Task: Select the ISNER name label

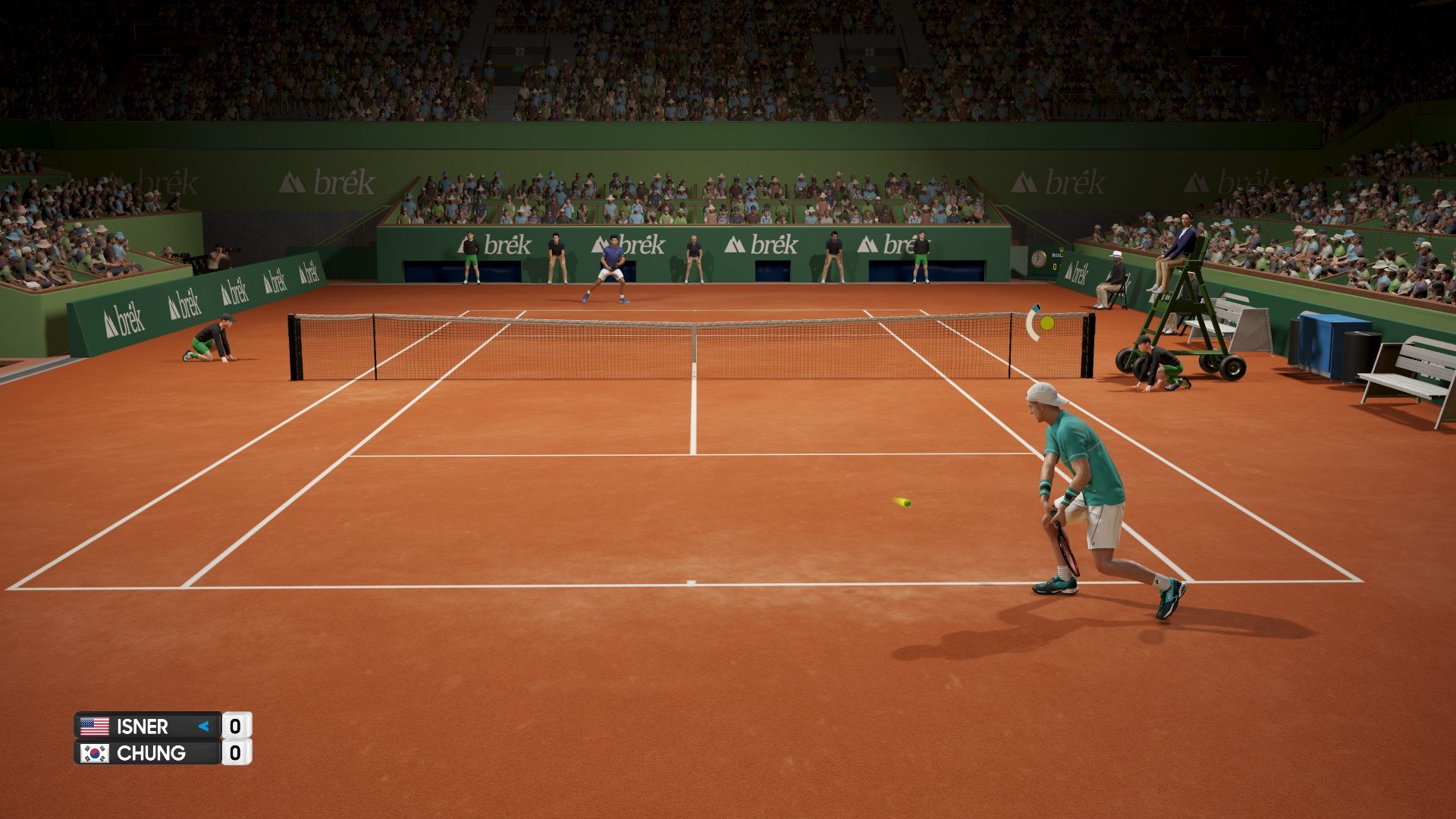Action: click(x=144, y=726)
